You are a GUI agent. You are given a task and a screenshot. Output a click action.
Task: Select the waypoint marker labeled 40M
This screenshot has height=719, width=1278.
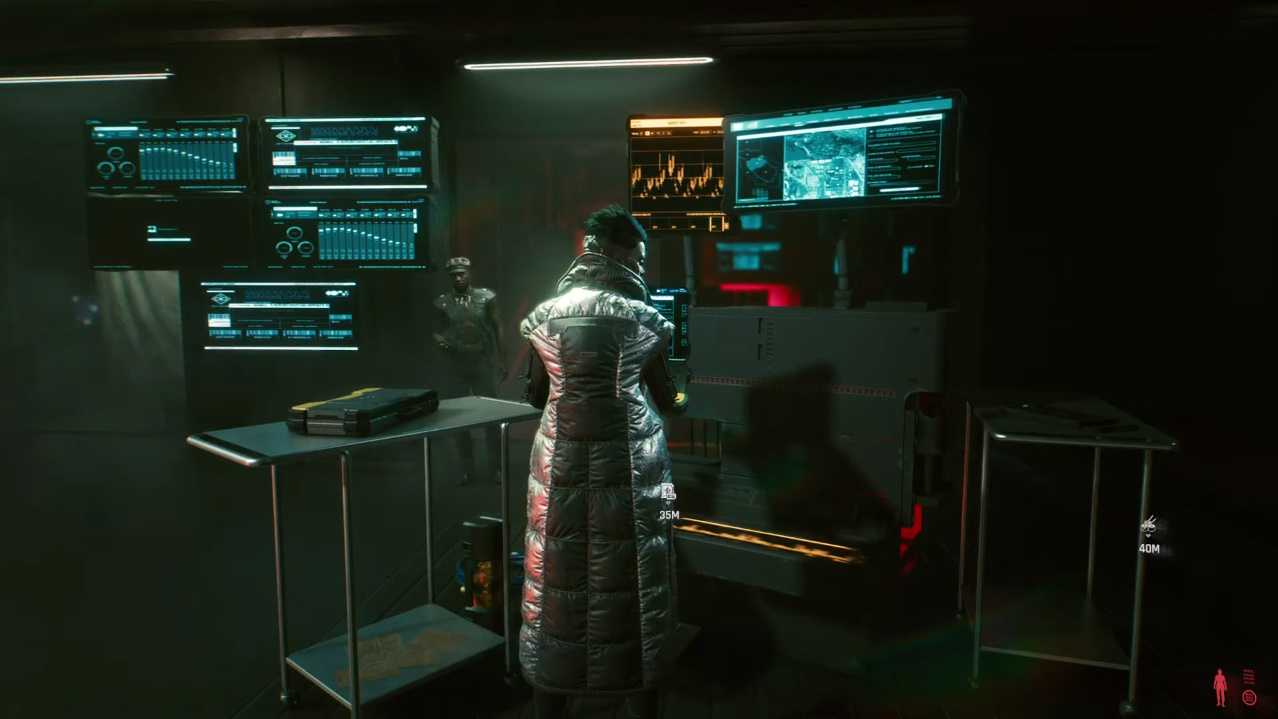(1149, 526)
